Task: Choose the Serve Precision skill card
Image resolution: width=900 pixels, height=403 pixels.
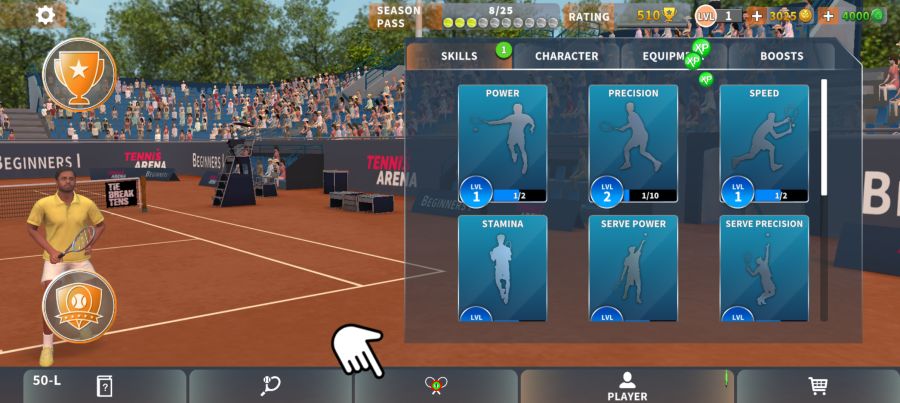Action: (x=764, y=268)
